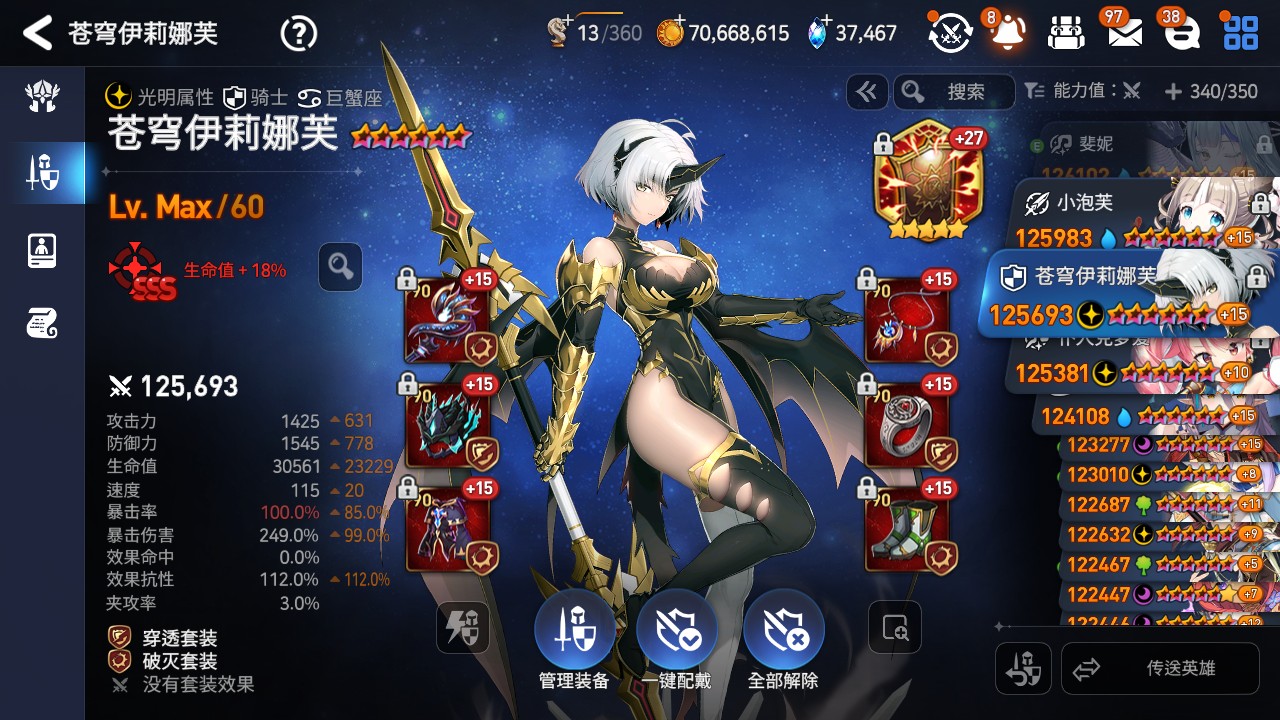Open the main grid menu
The width and height of the screenshot is (1280, 720).
click(1241, 33)
